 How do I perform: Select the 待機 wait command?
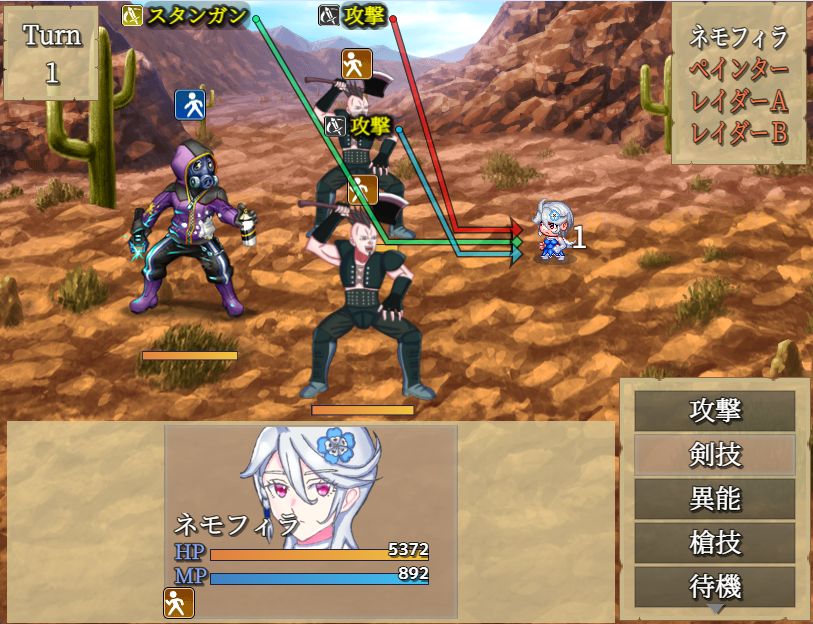pyautogui.click(x=715, y=586)
